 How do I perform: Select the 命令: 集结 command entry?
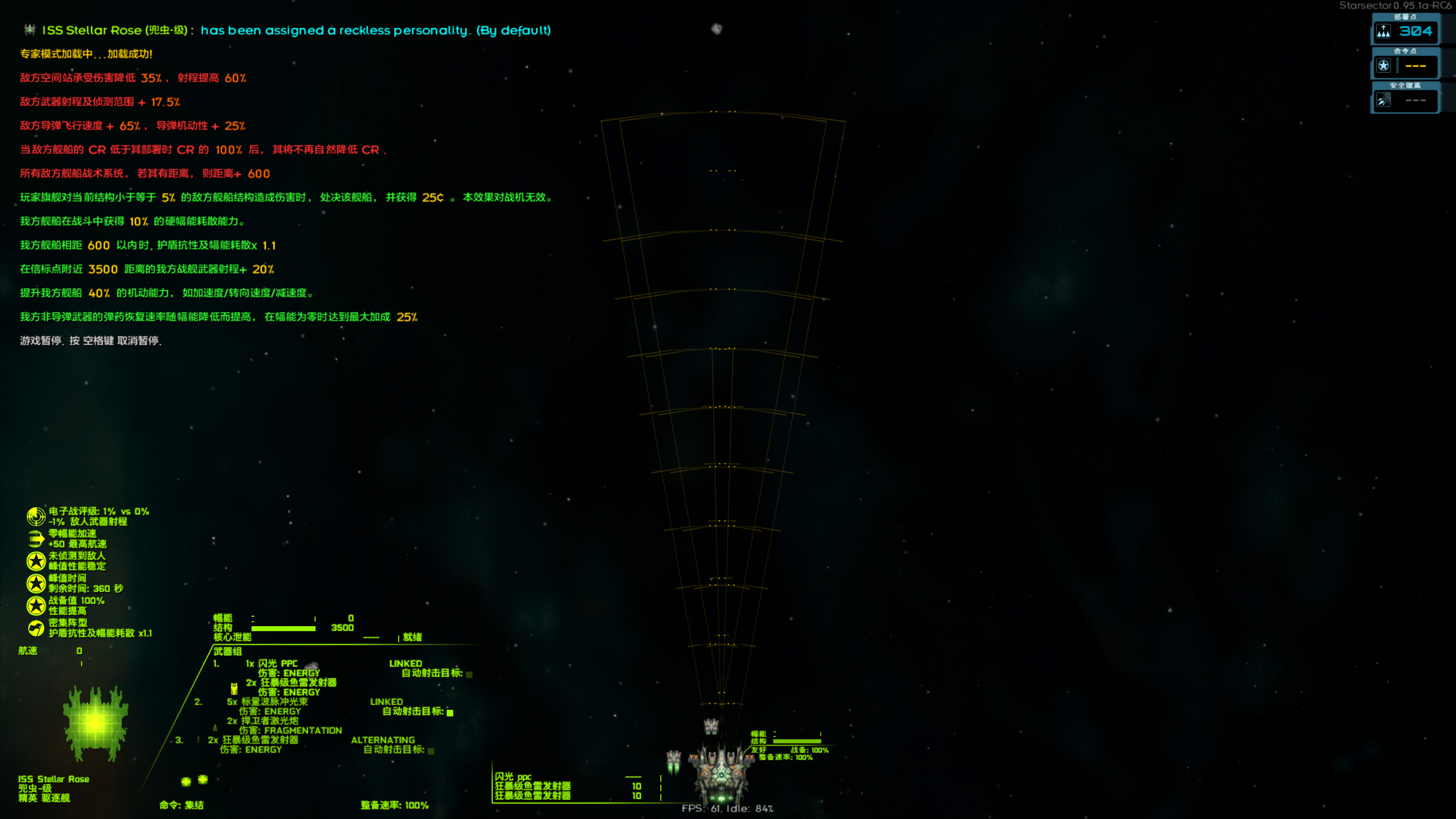182,806
